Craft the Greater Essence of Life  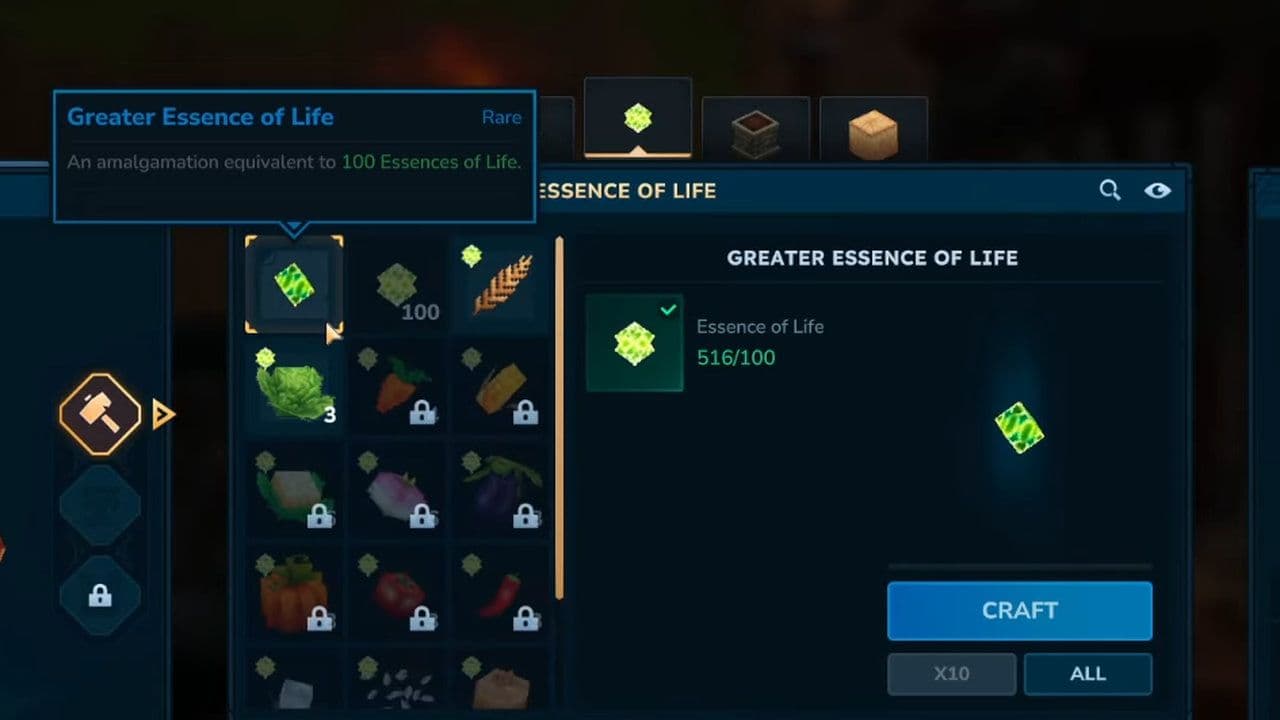click(1019, 611)
